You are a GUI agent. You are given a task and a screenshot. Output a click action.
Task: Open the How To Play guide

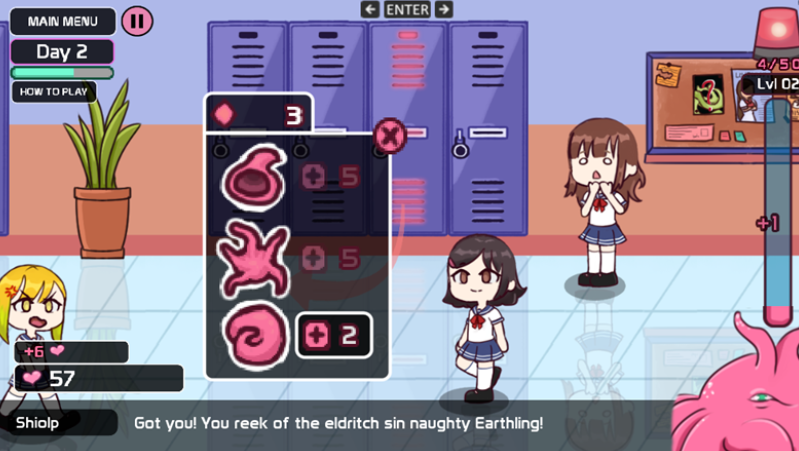click(x=54, y=92)
